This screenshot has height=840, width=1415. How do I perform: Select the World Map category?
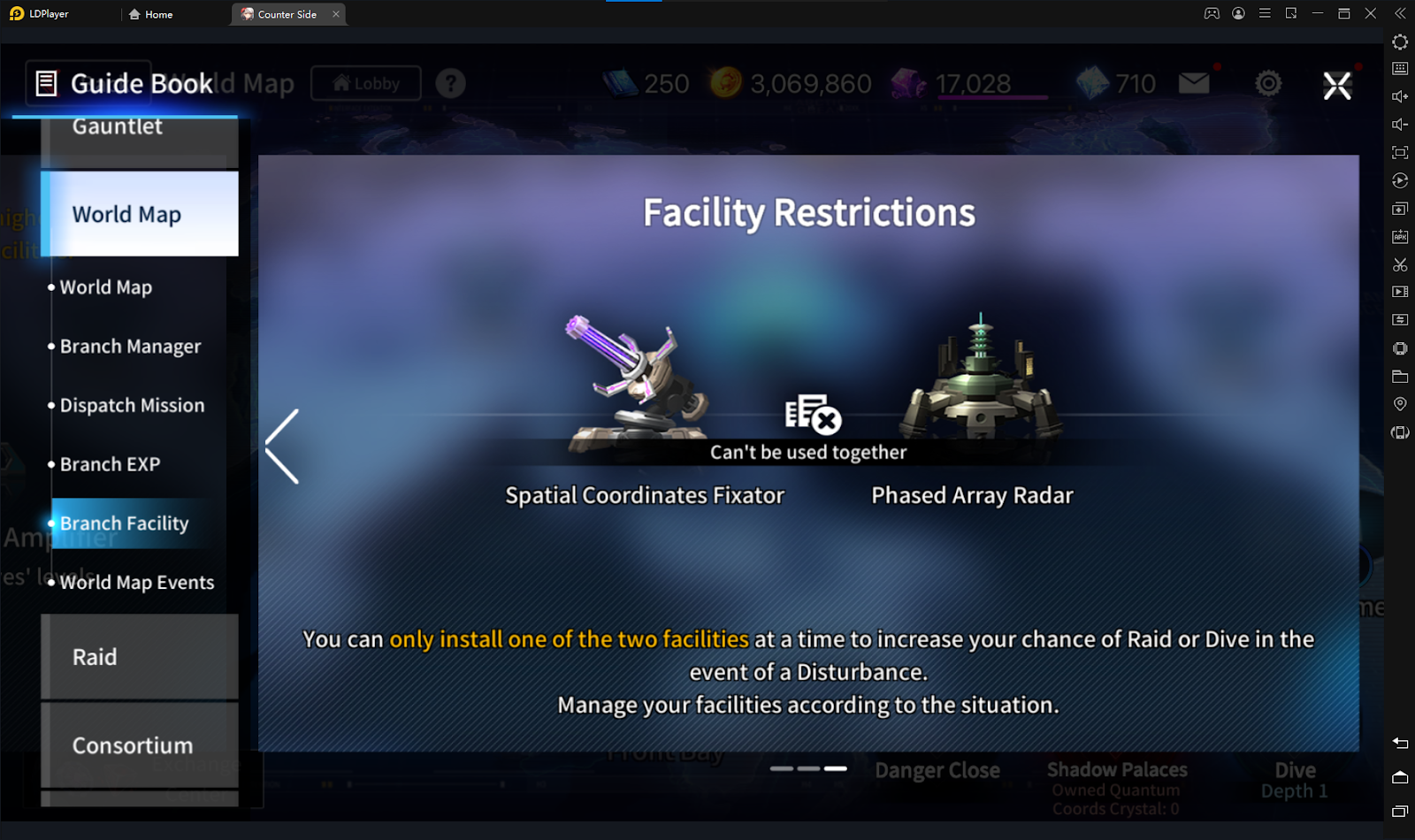(140, 214)
